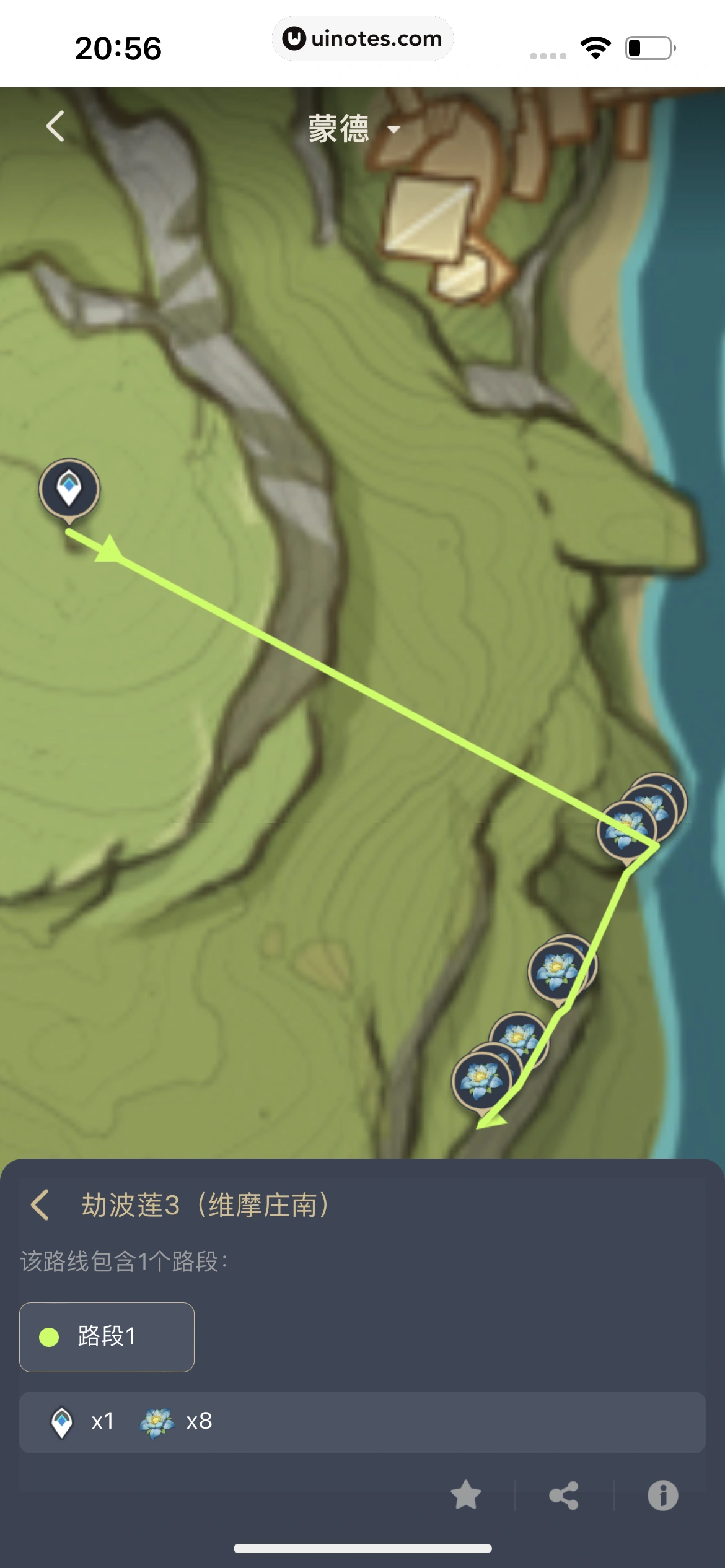This screenshot has height=1568, width=725.
Task: Select the 路段1 route segment
Action: click(107, 1337)
